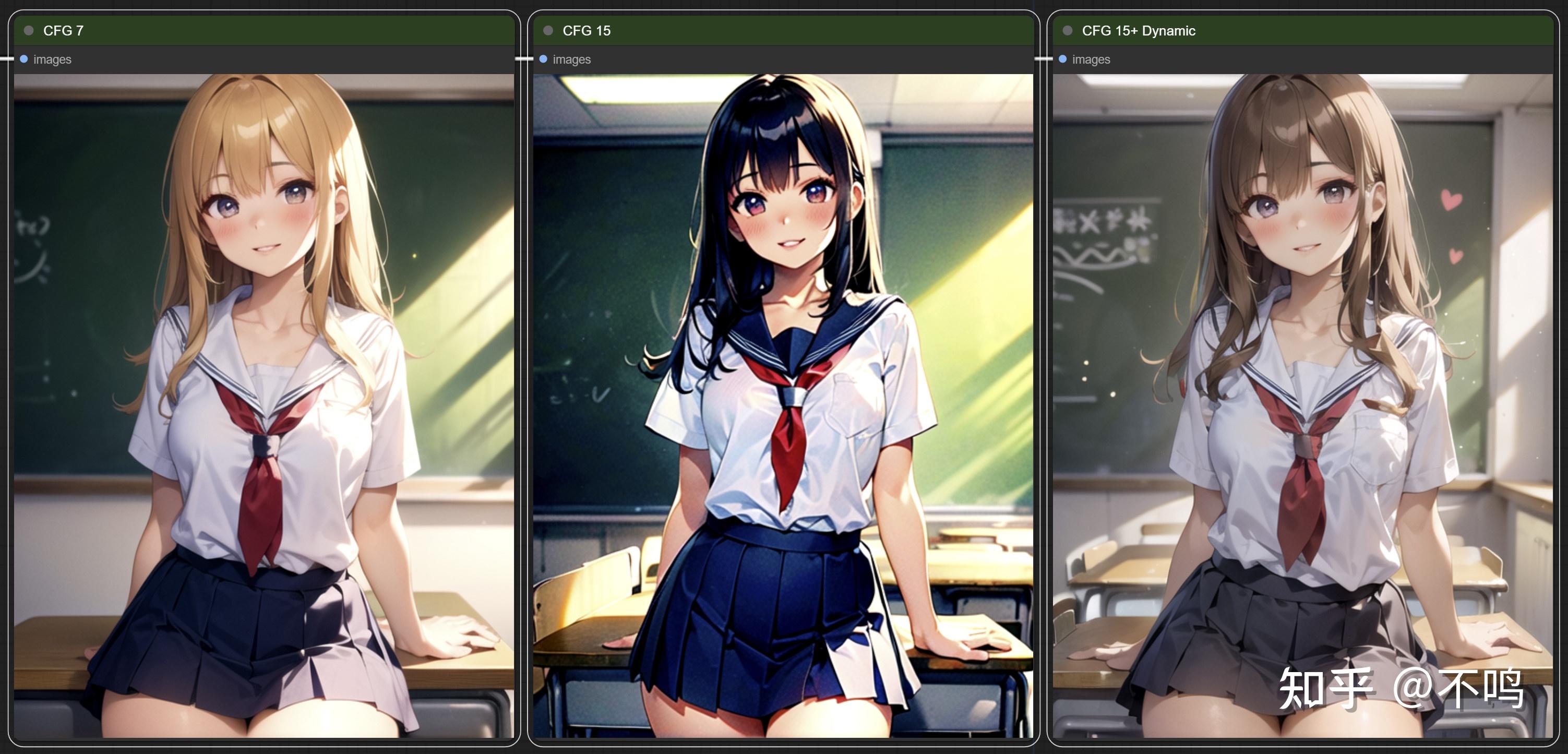
Task: Click the images input dot on CFG 15 node
Action: coord(544,59)
